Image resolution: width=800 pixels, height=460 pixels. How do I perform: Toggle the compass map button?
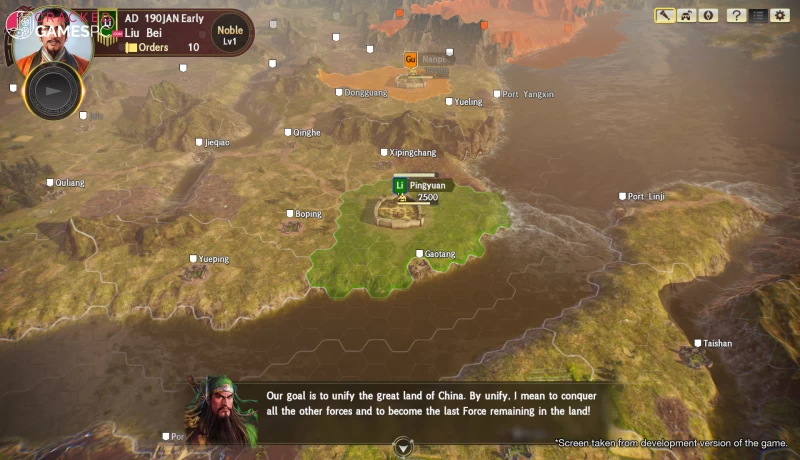point(708,15)
